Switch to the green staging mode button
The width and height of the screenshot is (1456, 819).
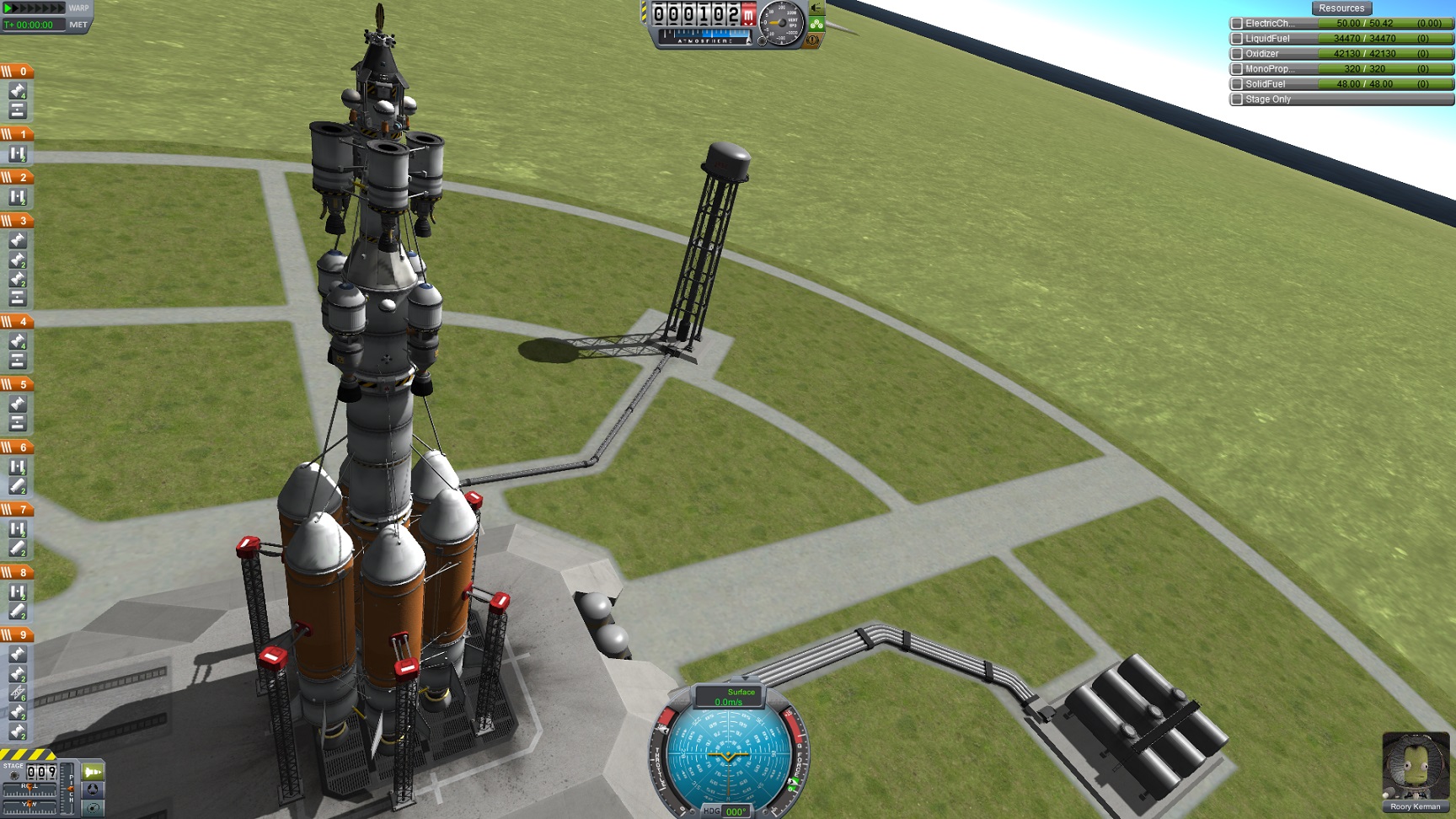93,772
